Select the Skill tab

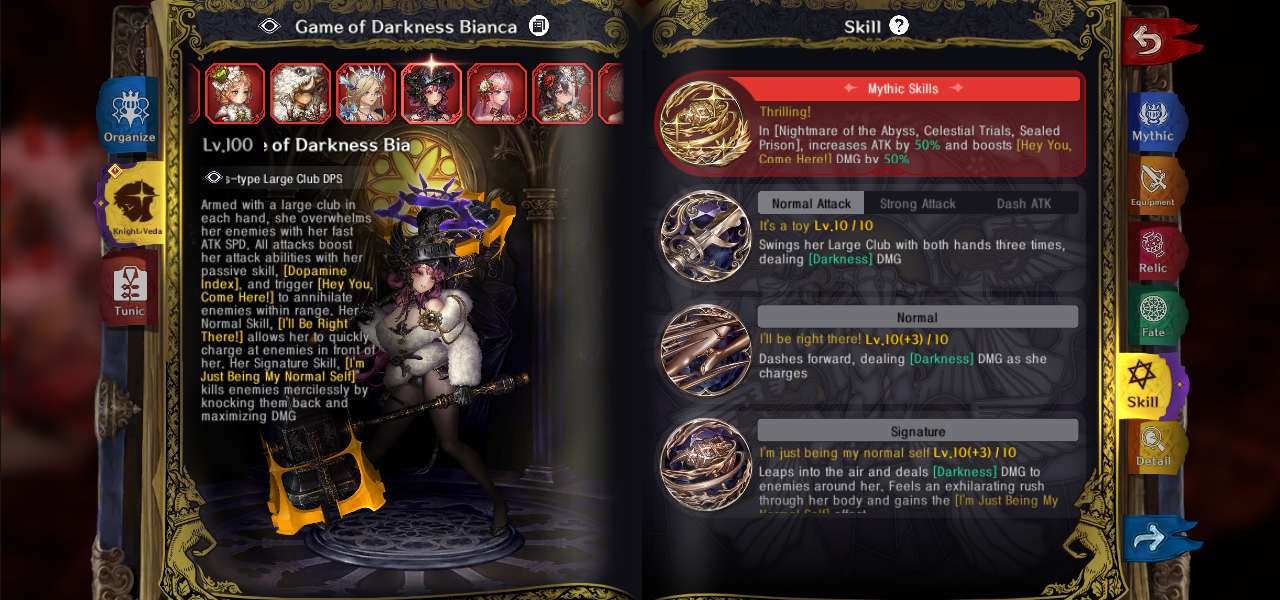point(1143,385)
